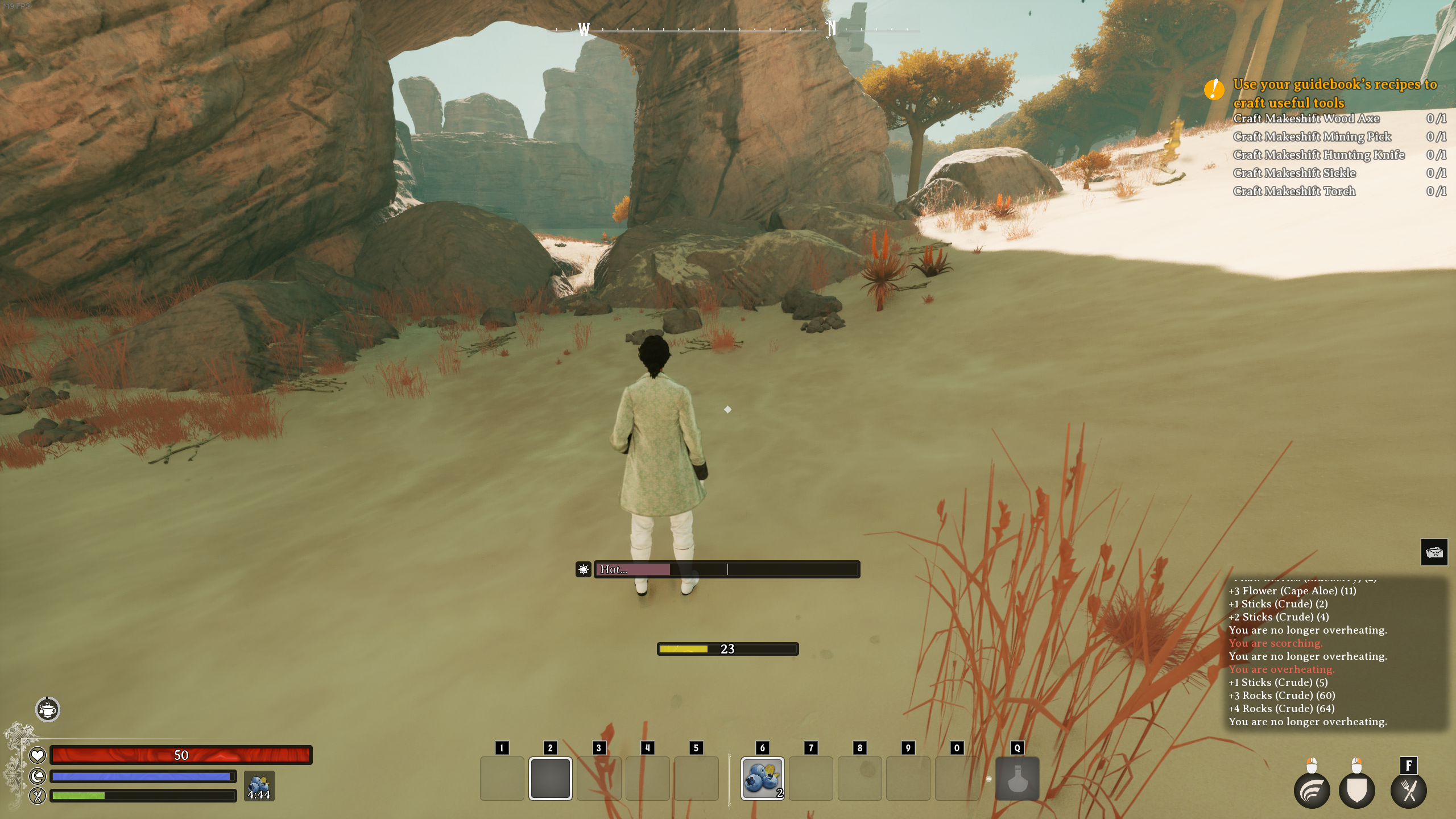This screenshot has height=819, width=1456.
Task: Select the highlighted empty hotbar slot 2
Action: pos(550,778)
